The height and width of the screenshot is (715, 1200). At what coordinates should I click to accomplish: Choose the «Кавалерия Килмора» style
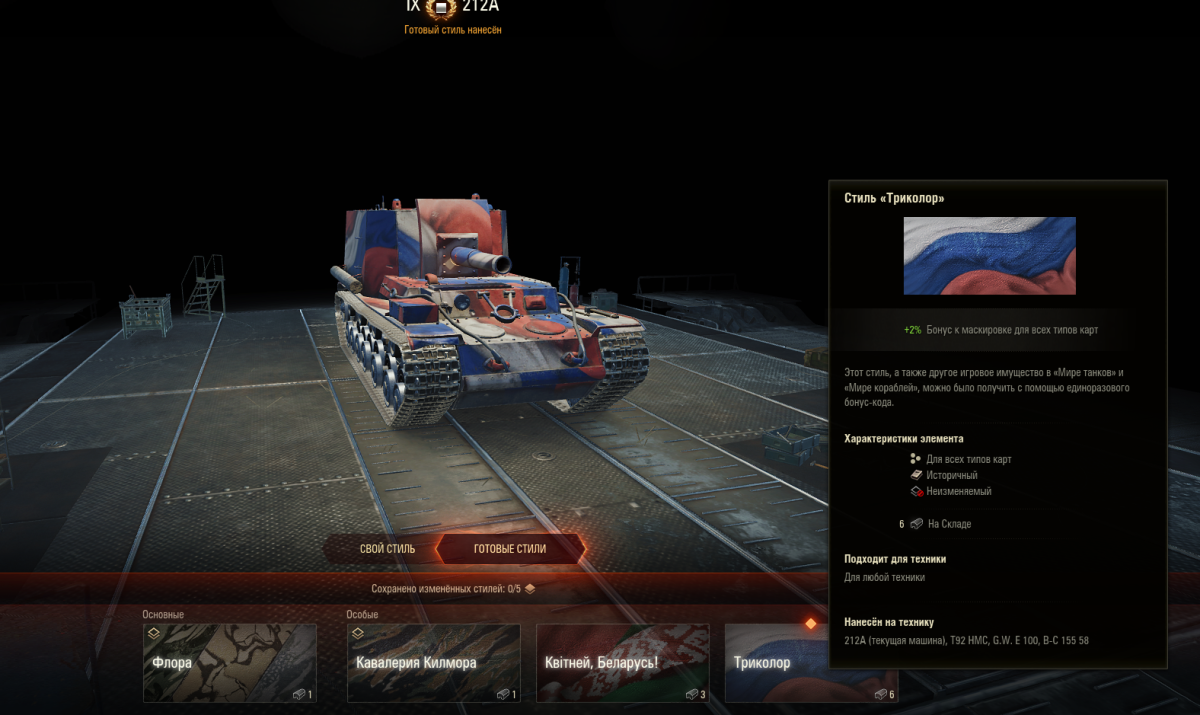433,662
